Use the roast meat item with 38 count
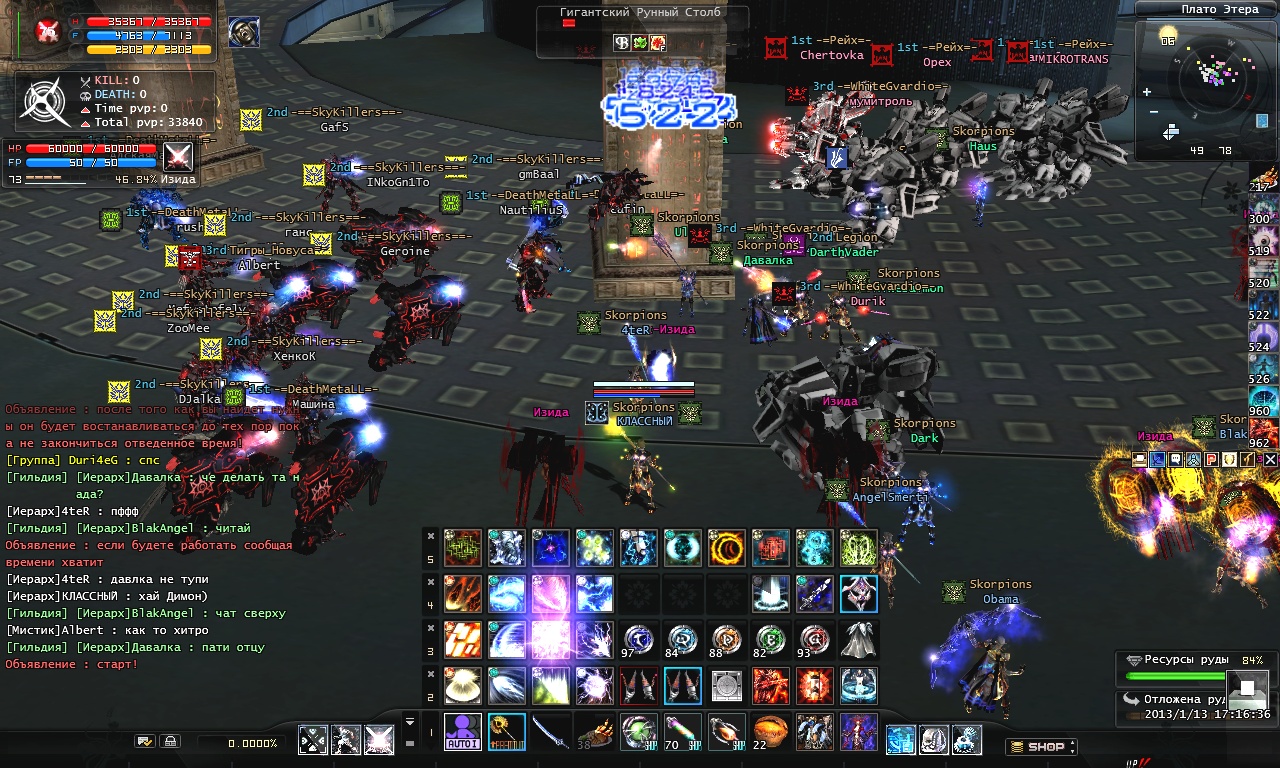Image resolution: width=1280 pixels, height=768 pixels. click(x=594, y=732)
